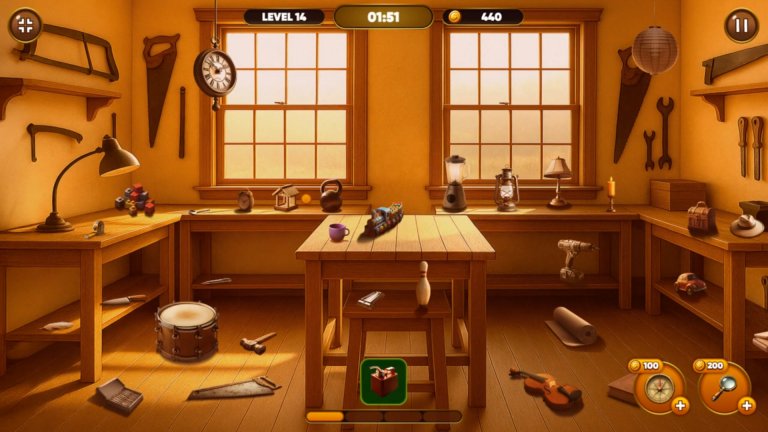The width and height of the screenshot is (768, 432).
Task: Select the red toolbox target item tile
Action: tap(383, 381)
